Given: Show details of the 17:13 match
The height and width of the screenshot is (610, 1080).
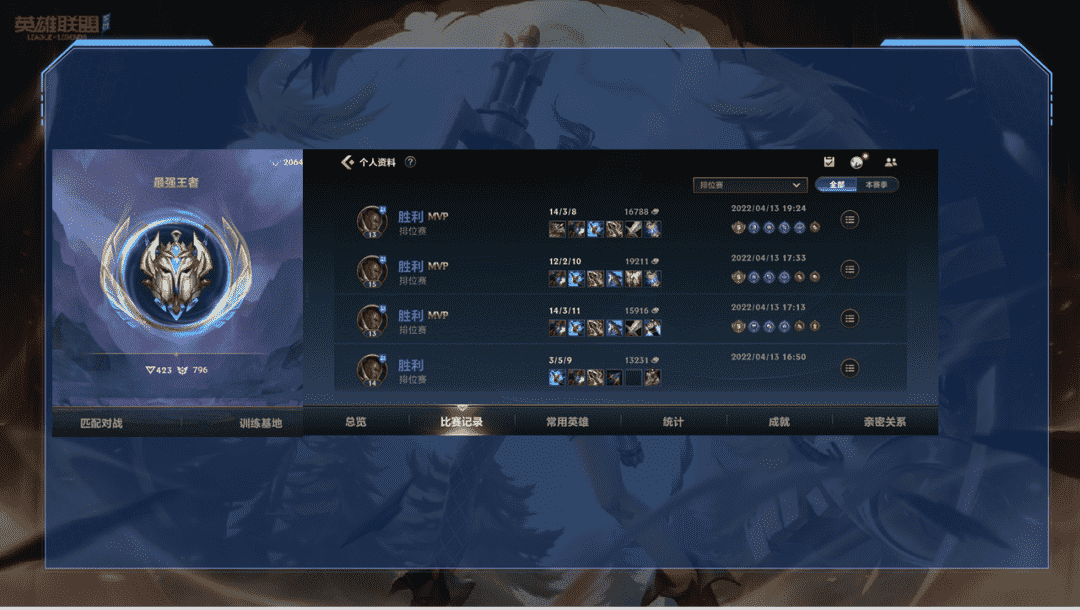Looking at the screenshot, I should (850, 318).
